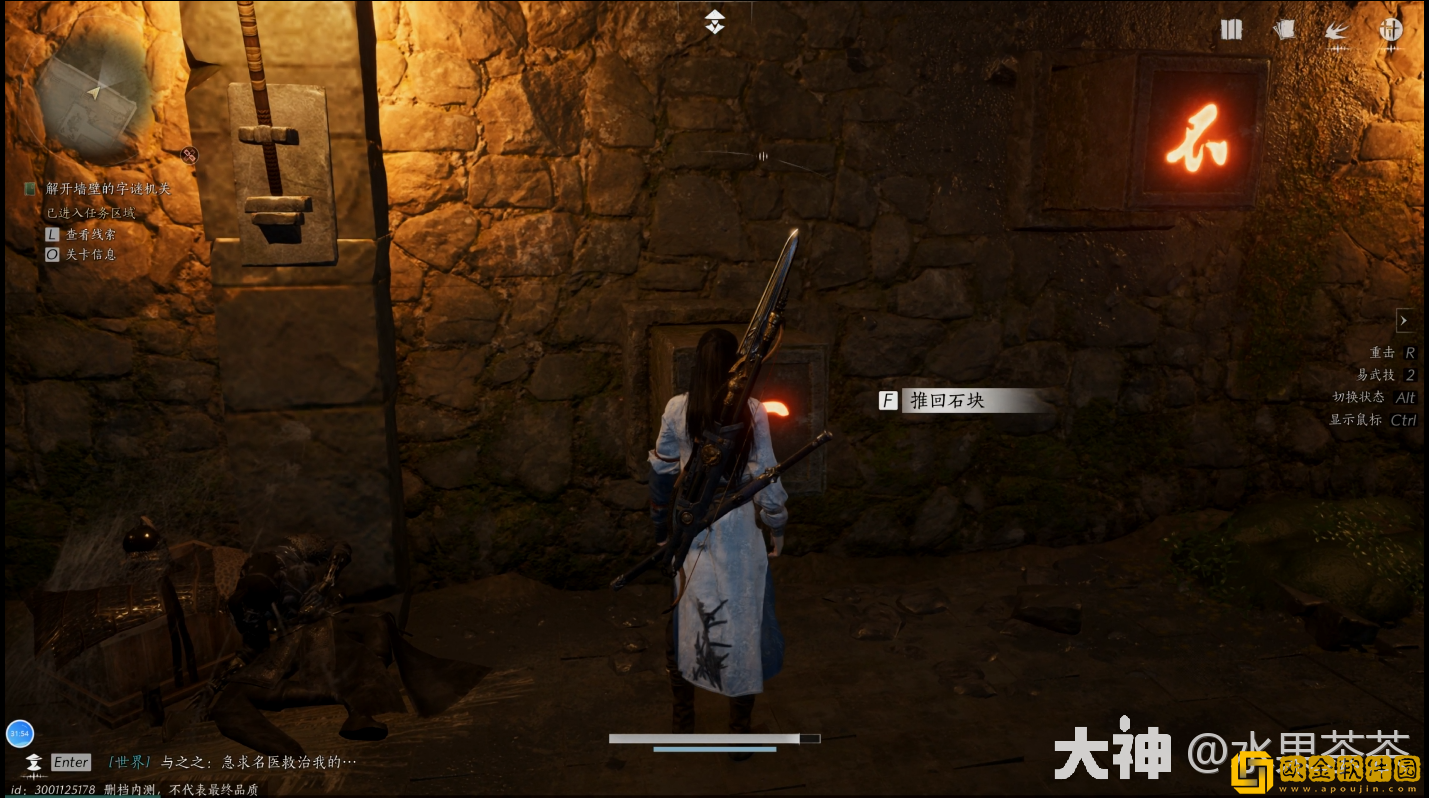Open the book icon menu
Viewport: 1429px width, 798px height.
click(1231, 30)
